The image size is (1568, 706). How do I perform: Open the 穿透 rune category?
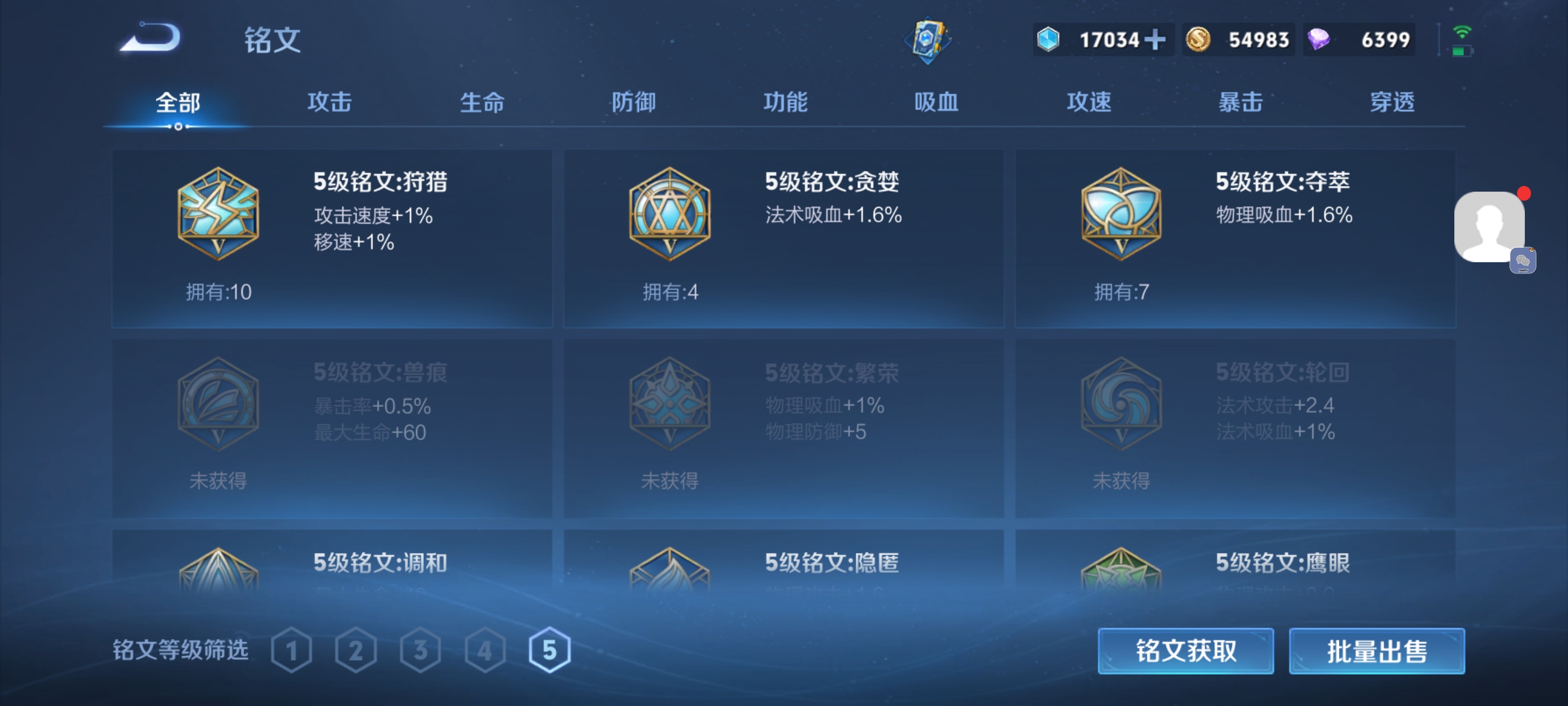1392,103
